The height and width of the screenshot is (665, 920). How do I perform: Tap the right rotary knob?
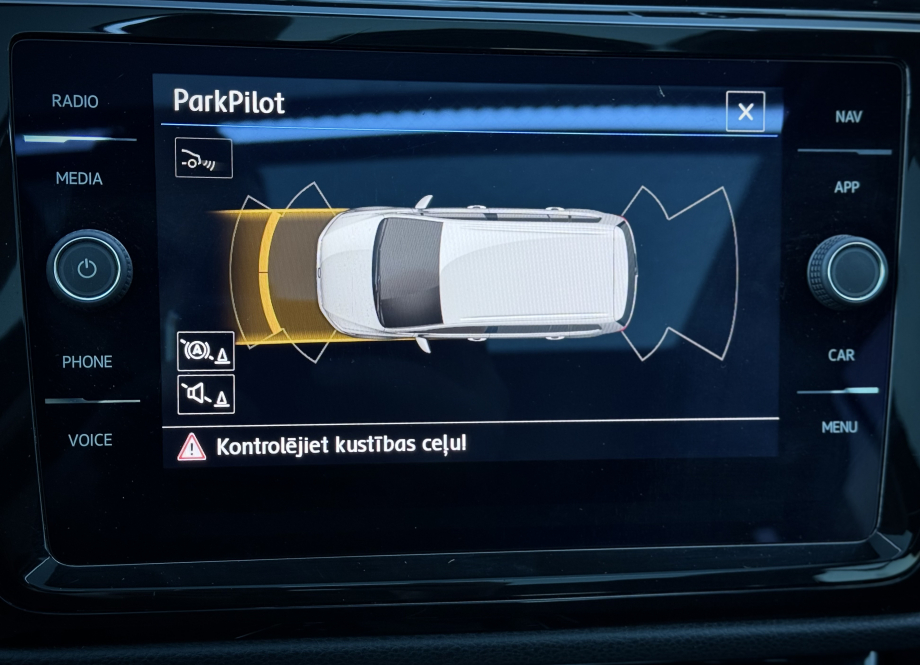coord(847,271)
